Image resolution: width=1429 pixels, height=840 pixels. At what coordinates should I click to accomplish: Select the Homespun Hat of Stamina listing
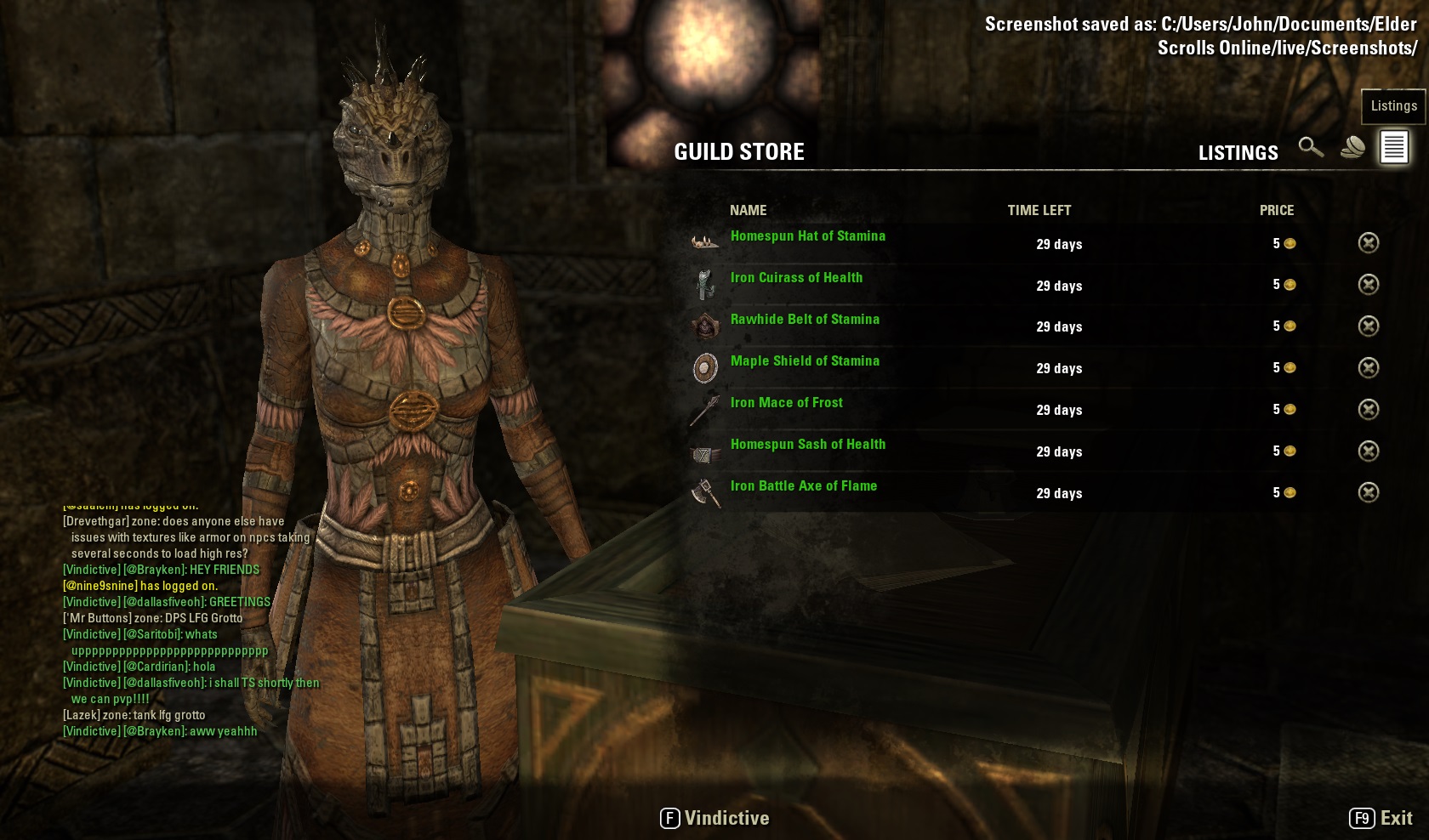(x=807, y=236)
